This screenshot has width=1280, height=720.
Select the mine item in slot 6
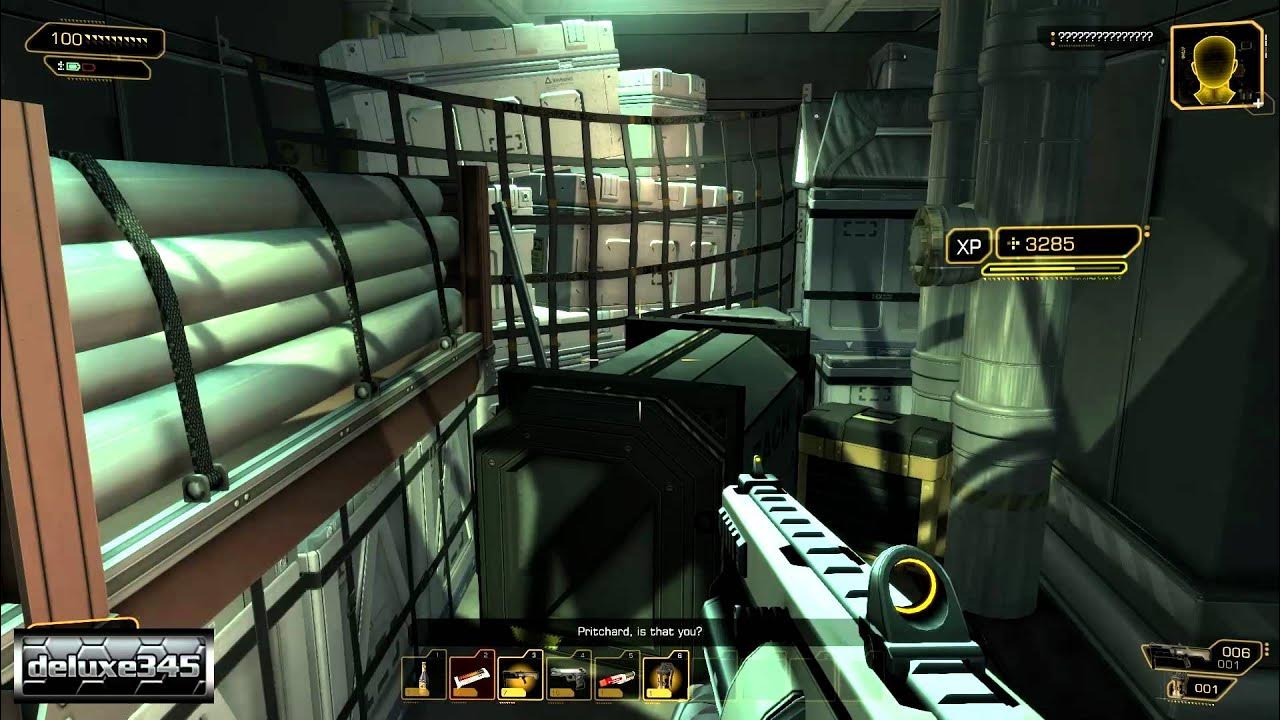pos(661,677)
